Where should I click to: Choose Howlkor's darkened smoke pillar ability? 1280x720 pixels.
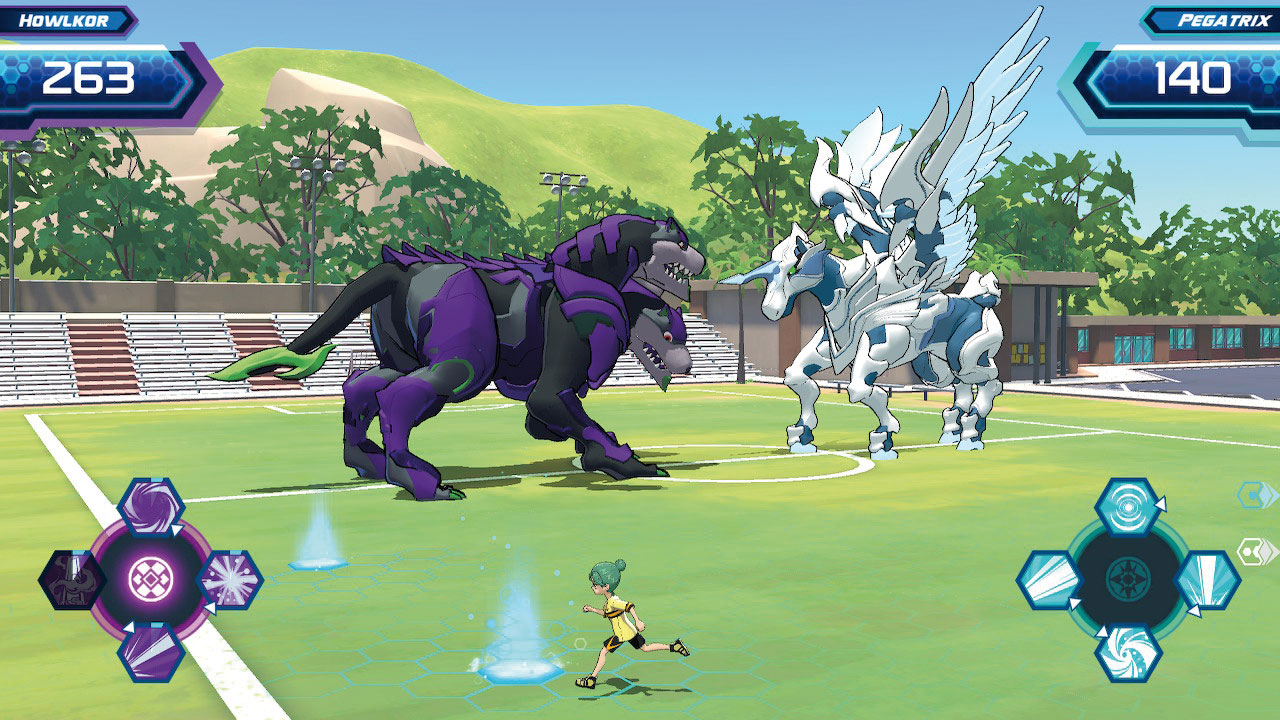[72, 580]
